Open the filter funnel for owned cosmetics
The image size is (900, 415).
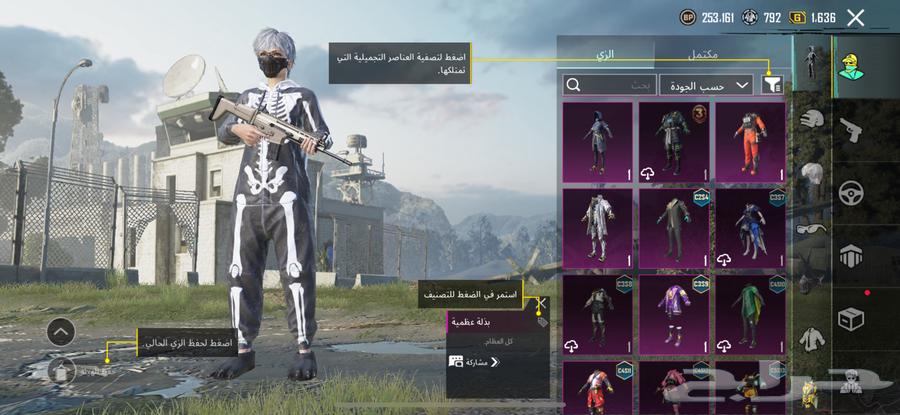click(x=772, y=85)
